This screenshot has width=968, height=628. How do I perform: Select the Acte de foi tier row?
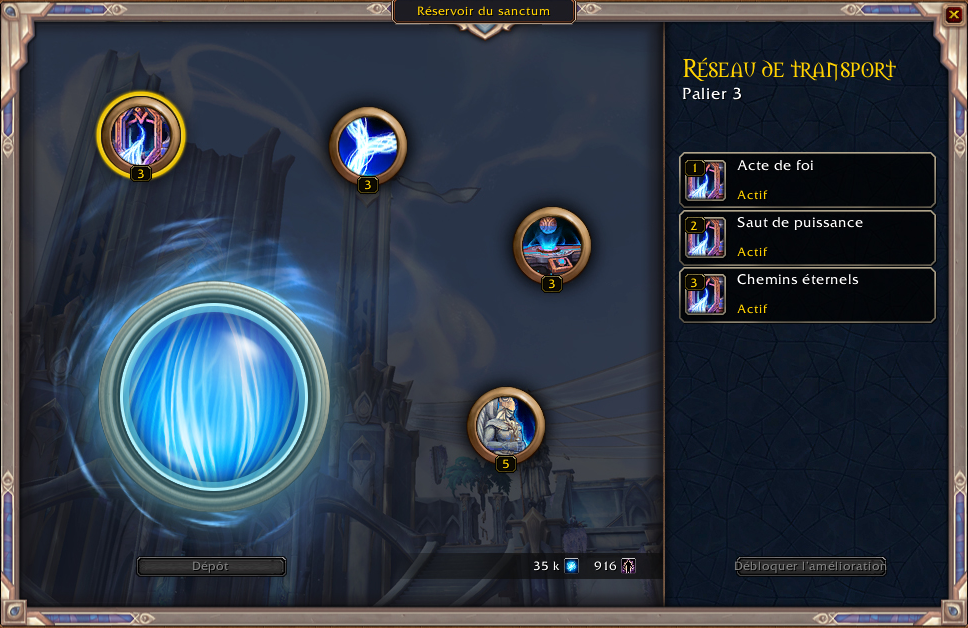pos(807,180)
